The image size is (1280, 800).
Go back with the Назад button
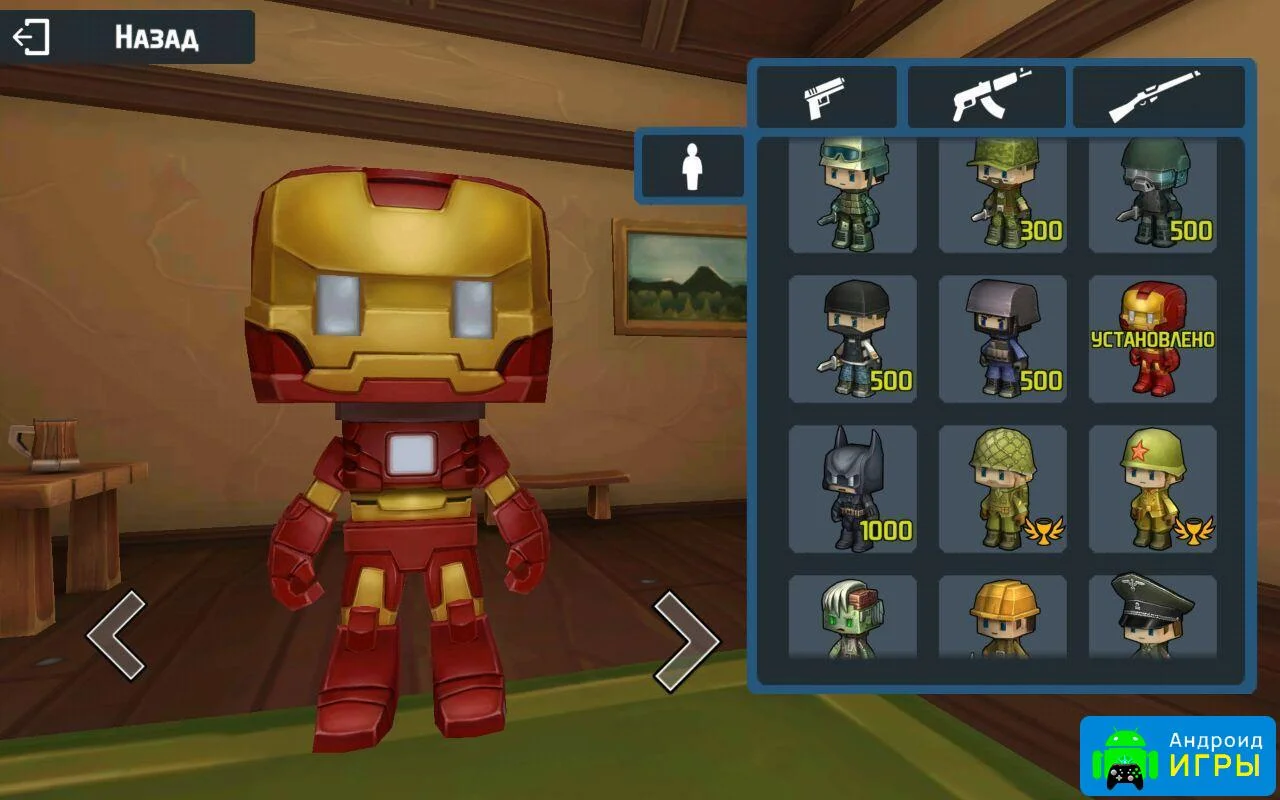coord(128,38)
